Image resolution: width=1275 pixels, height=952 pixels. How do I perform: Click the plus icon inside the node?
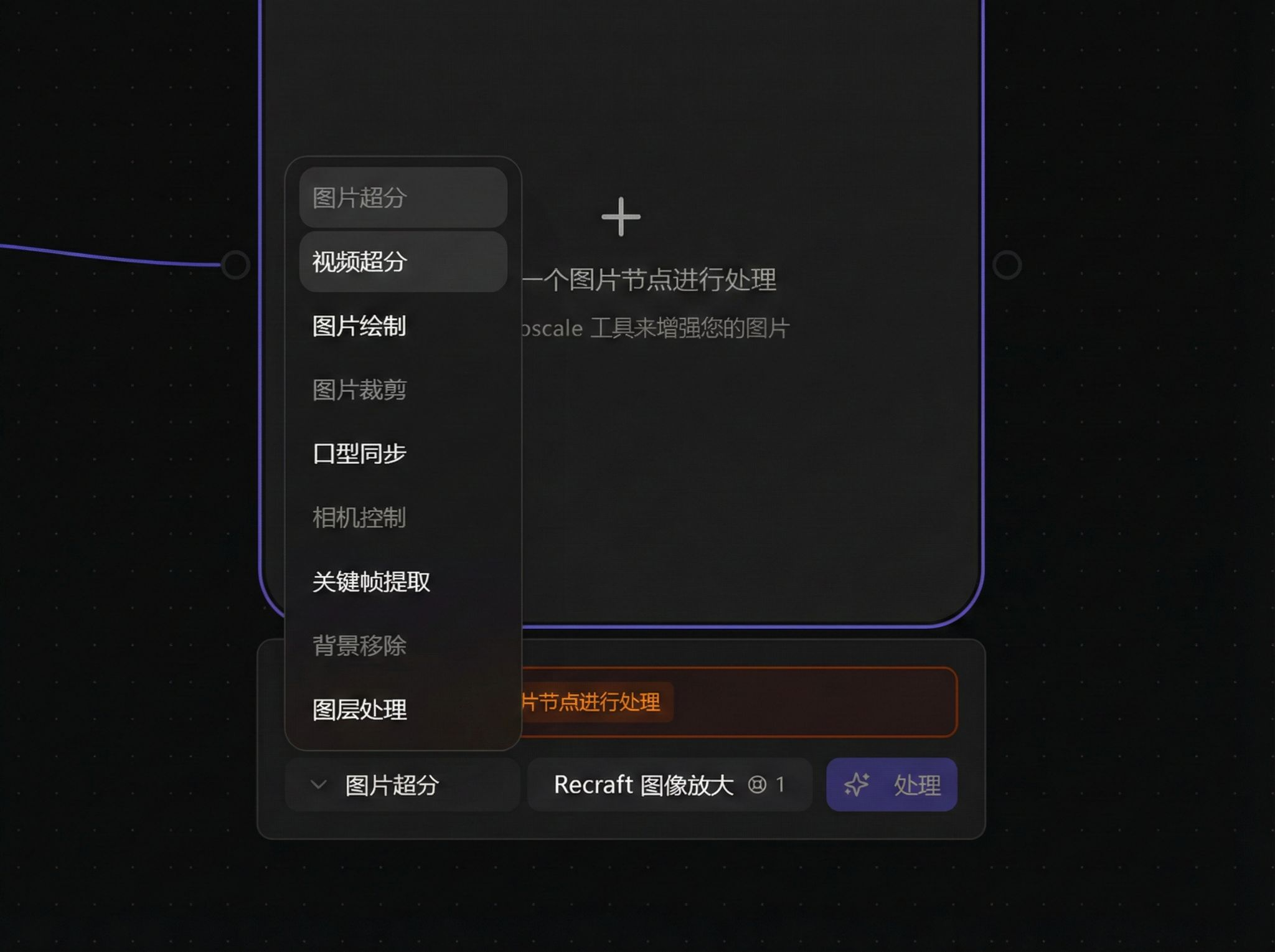tap(620, 216)
